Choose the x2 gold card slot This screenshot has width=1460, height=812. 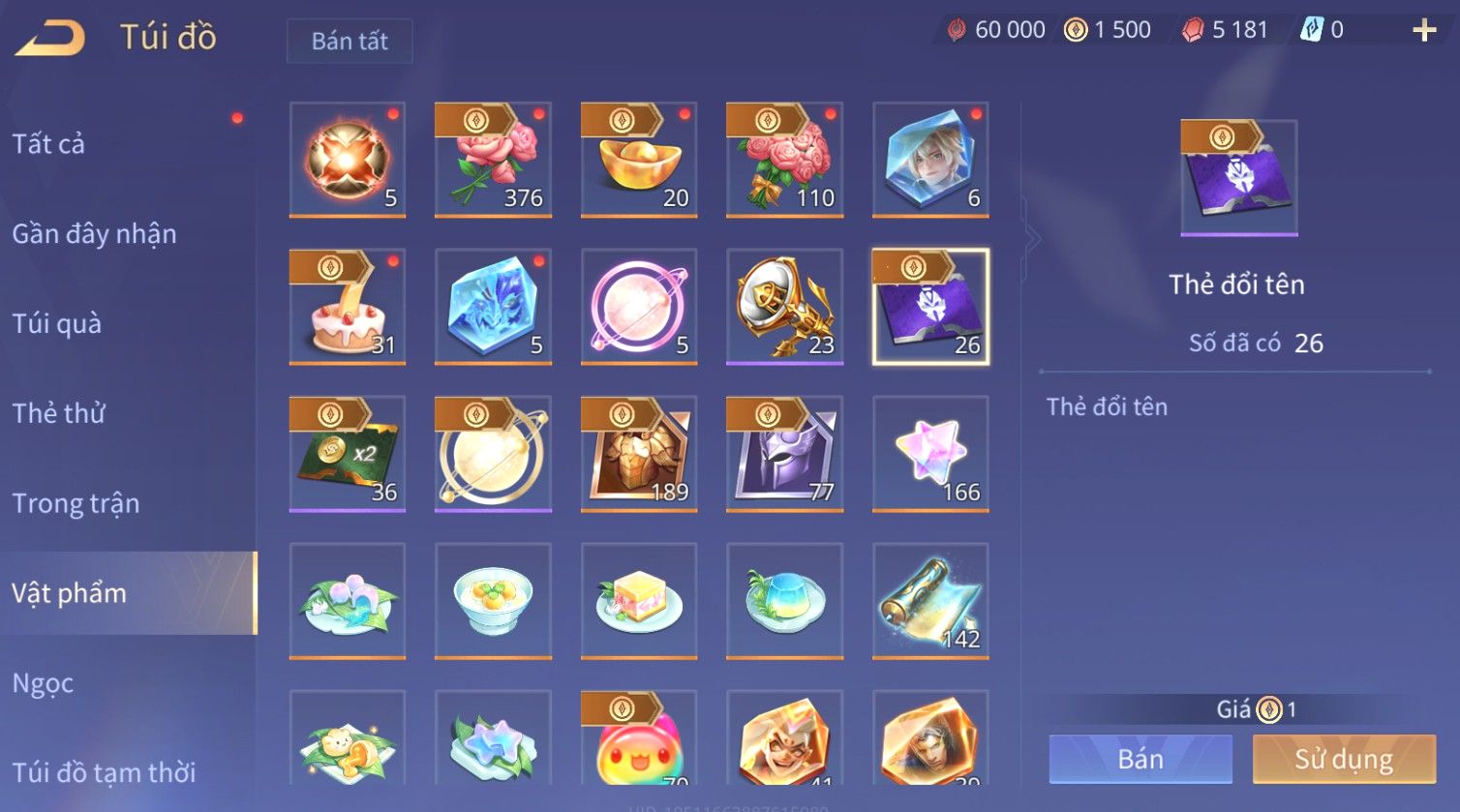click(348, 454)
